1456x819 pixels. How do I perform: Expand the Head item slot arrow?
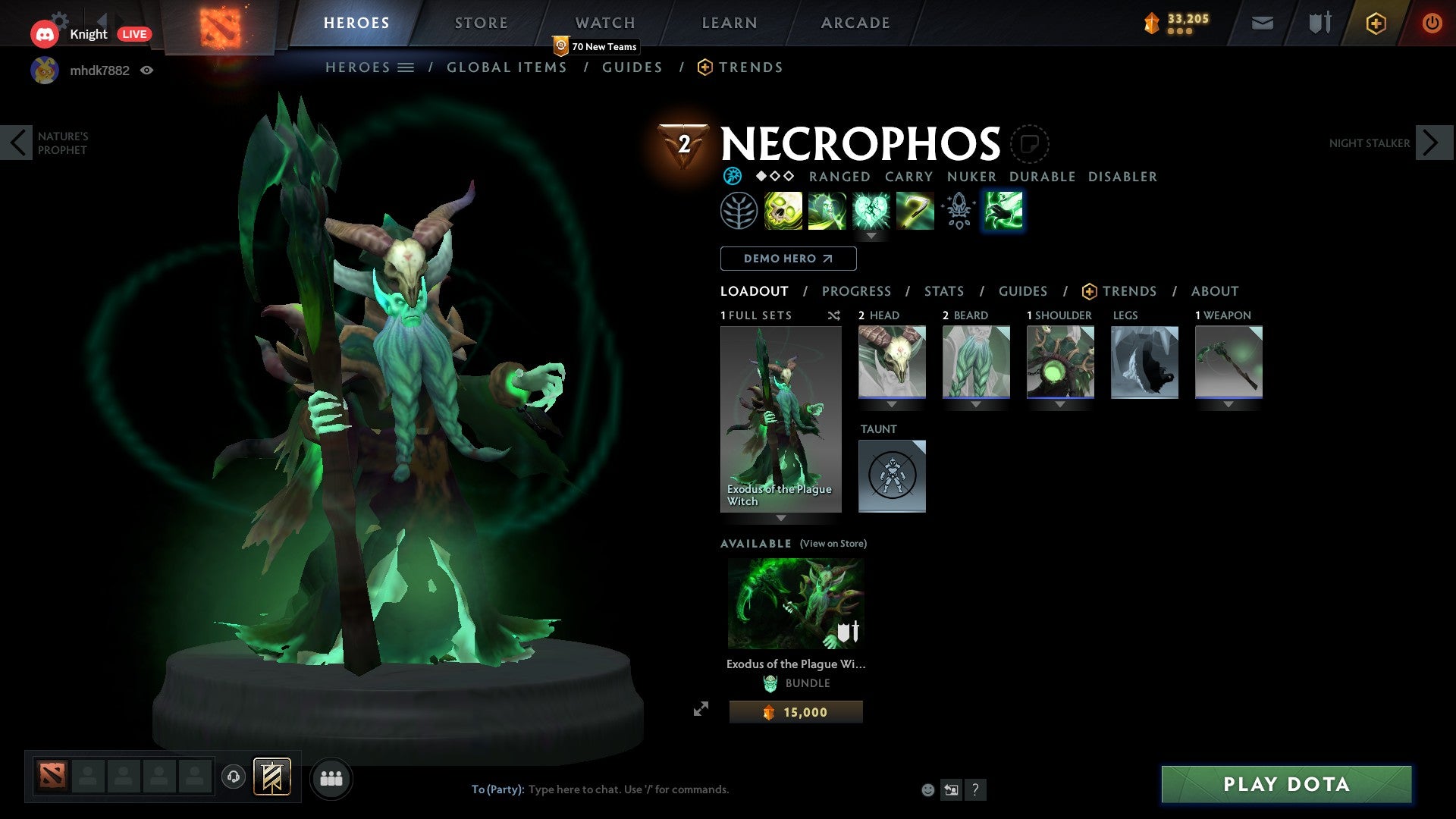click(892, 404)
